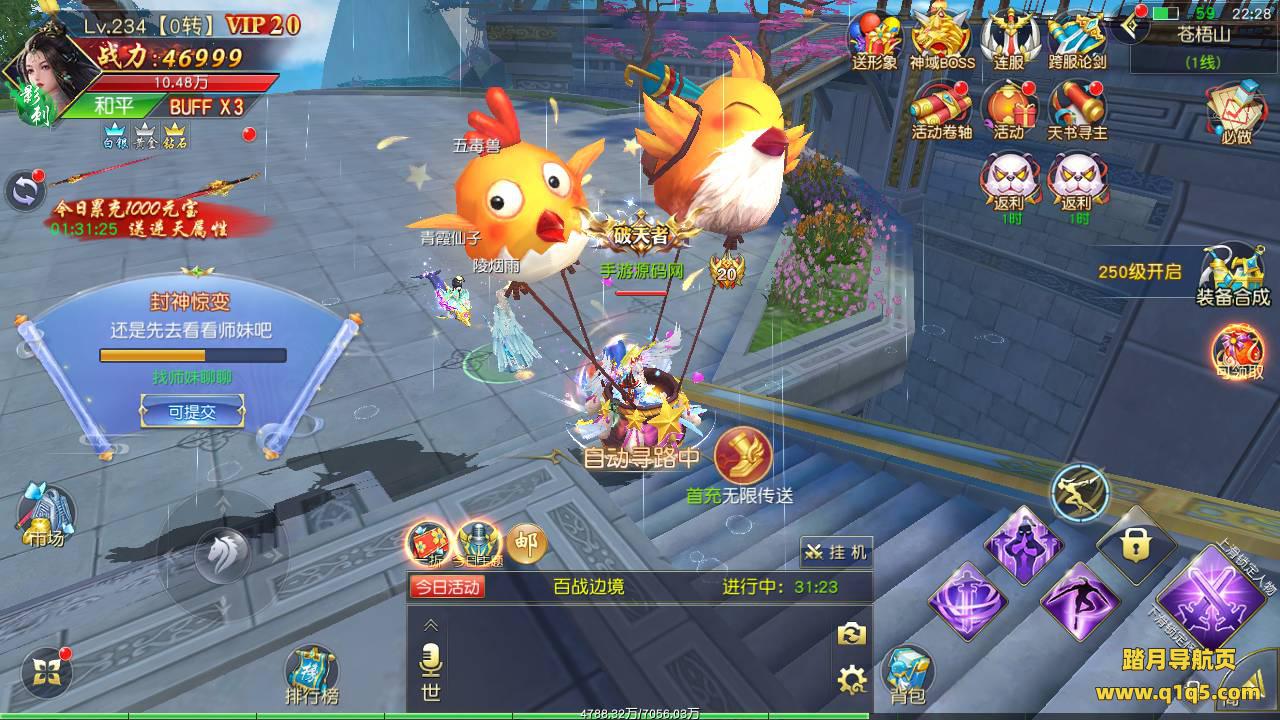The height and width of the screenshot is (720, 1280).
Task: Open the 连服 cross-server icon
Action: [x=1009, y=40]
